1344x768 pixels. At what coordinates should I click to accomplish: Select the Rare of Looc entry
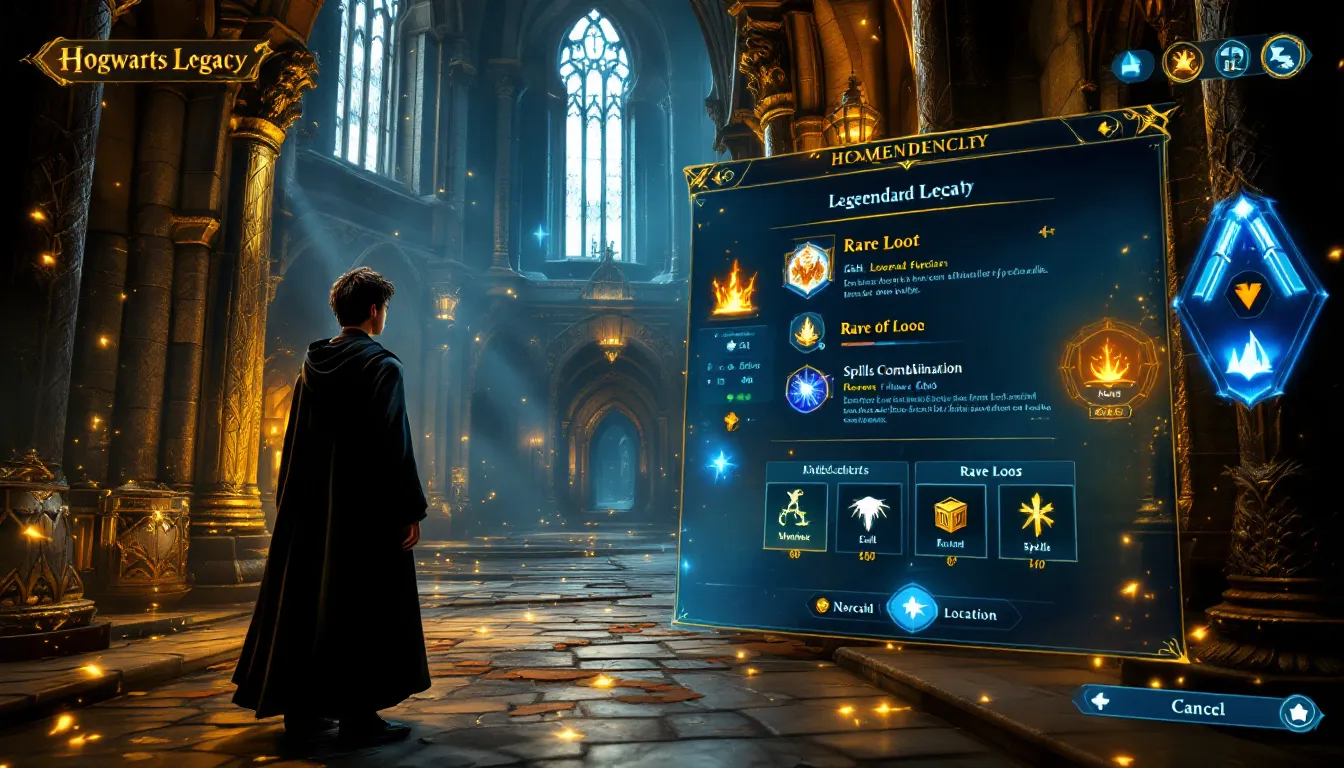(882, 327)
